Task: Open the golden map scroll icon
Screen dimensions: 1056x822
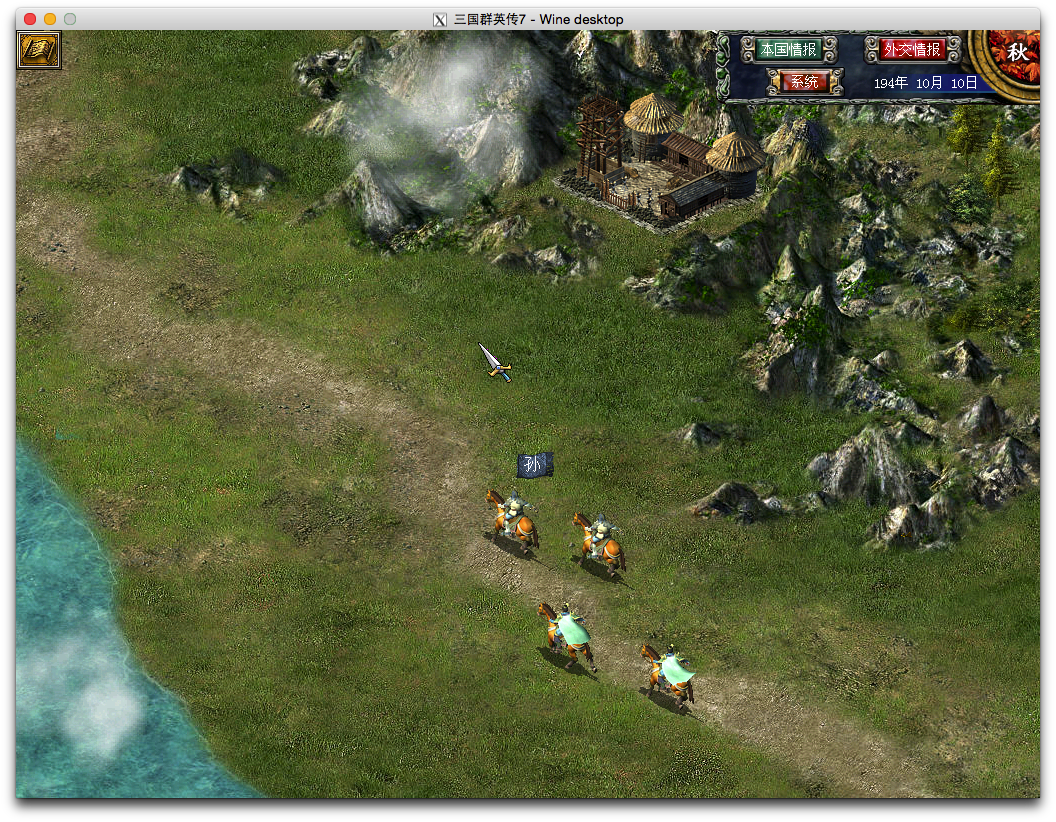Action: pyautogui.click(x=39, y=50)
